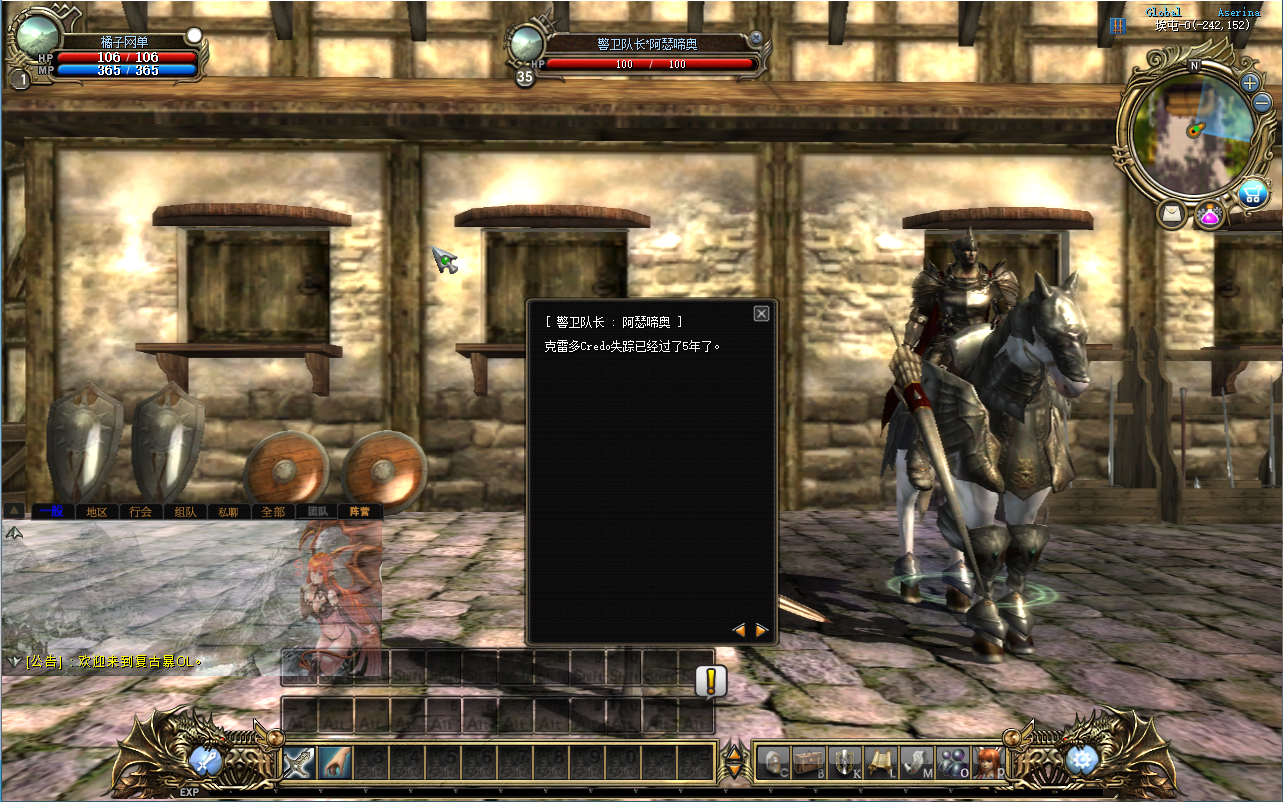Select the 组队 chat tab
This screenshot has width=1283, height=802.
(x=185, y=511)
